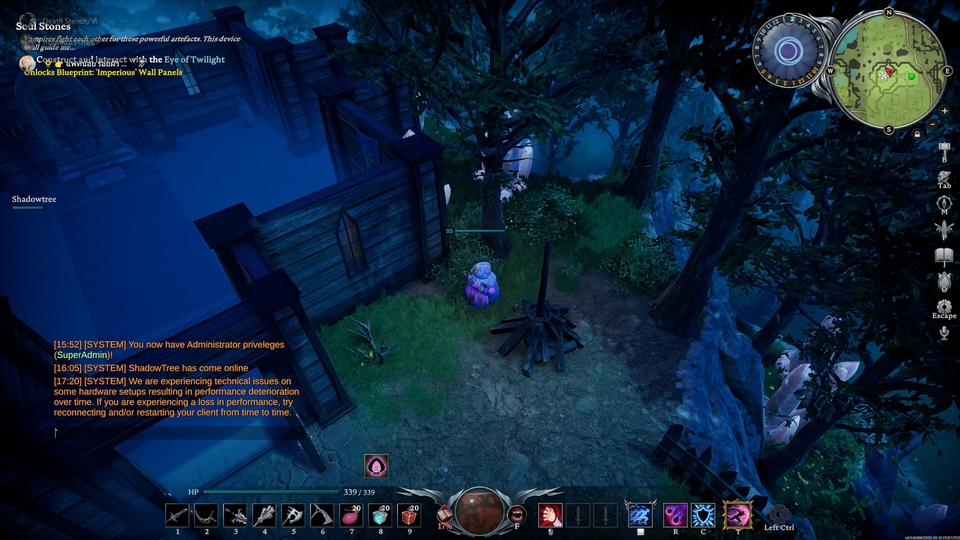Activate the gold-framed ultimate ability

tap(738, 515)
